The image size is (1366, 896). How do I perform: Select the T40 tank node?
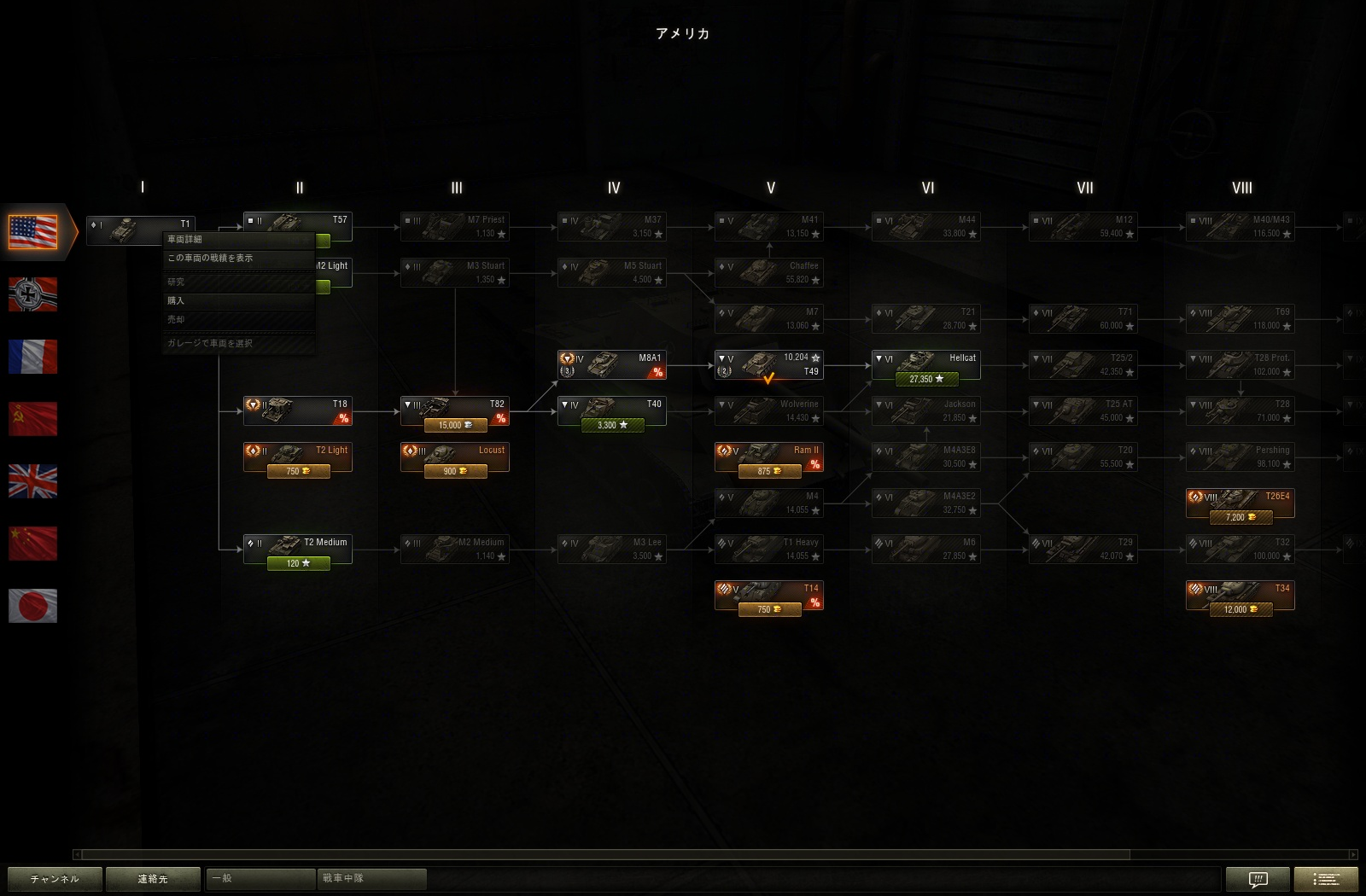[x=611, y=411]
